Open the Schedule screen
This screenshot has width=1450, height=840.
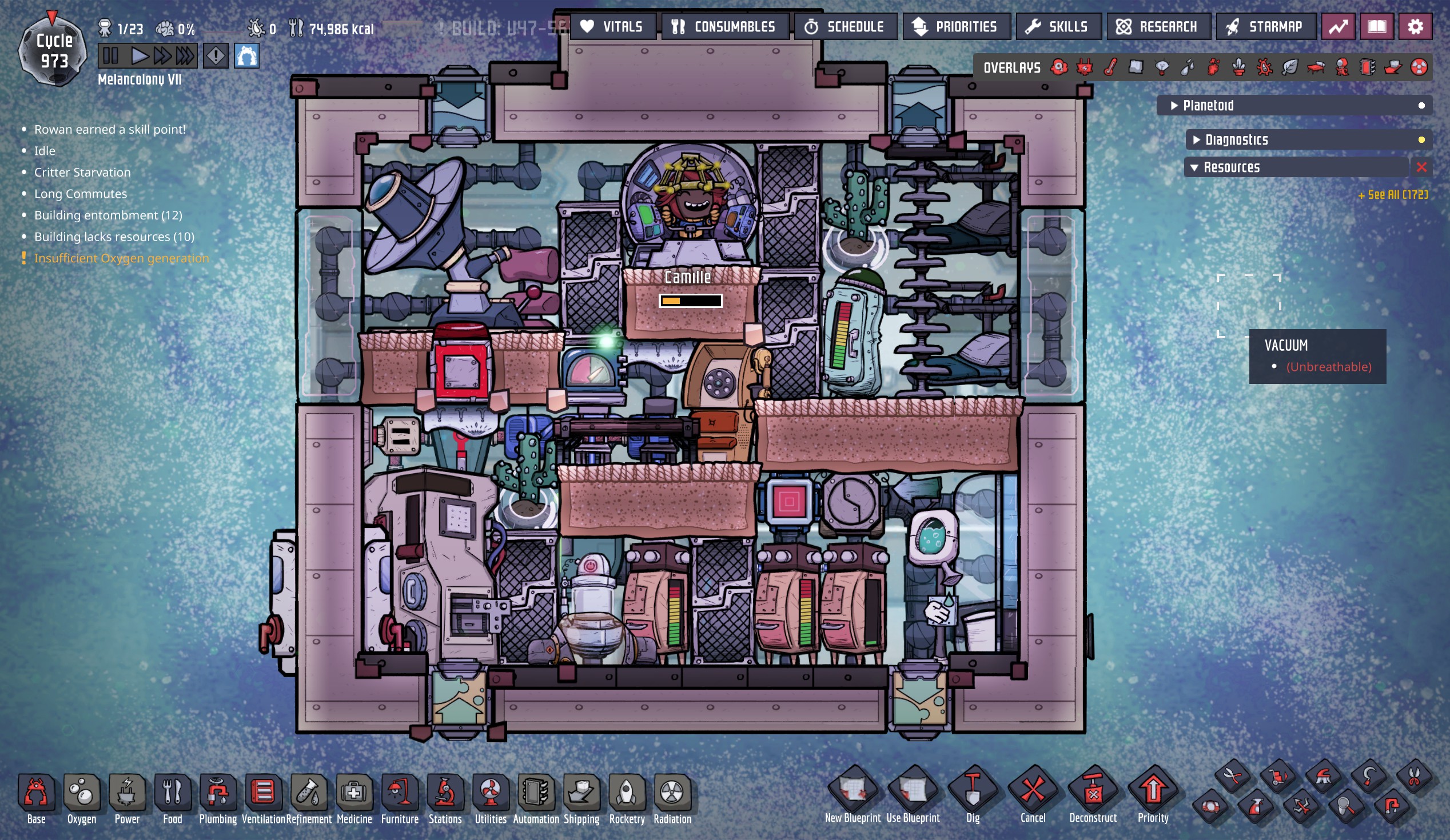(x=844, y=26)
